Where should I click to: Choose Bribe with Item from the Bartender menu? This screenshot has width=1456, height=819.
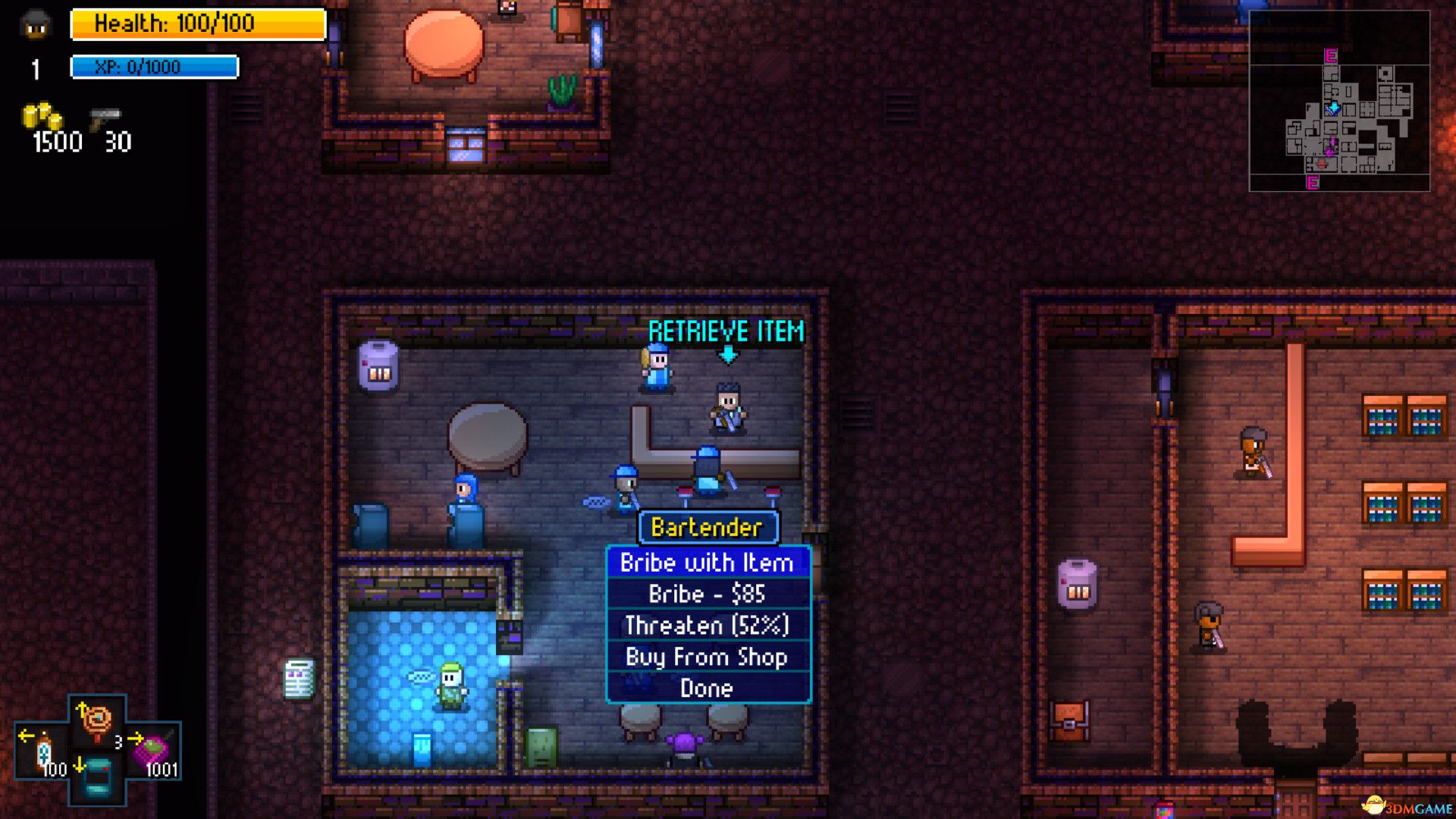click(707, 563)
